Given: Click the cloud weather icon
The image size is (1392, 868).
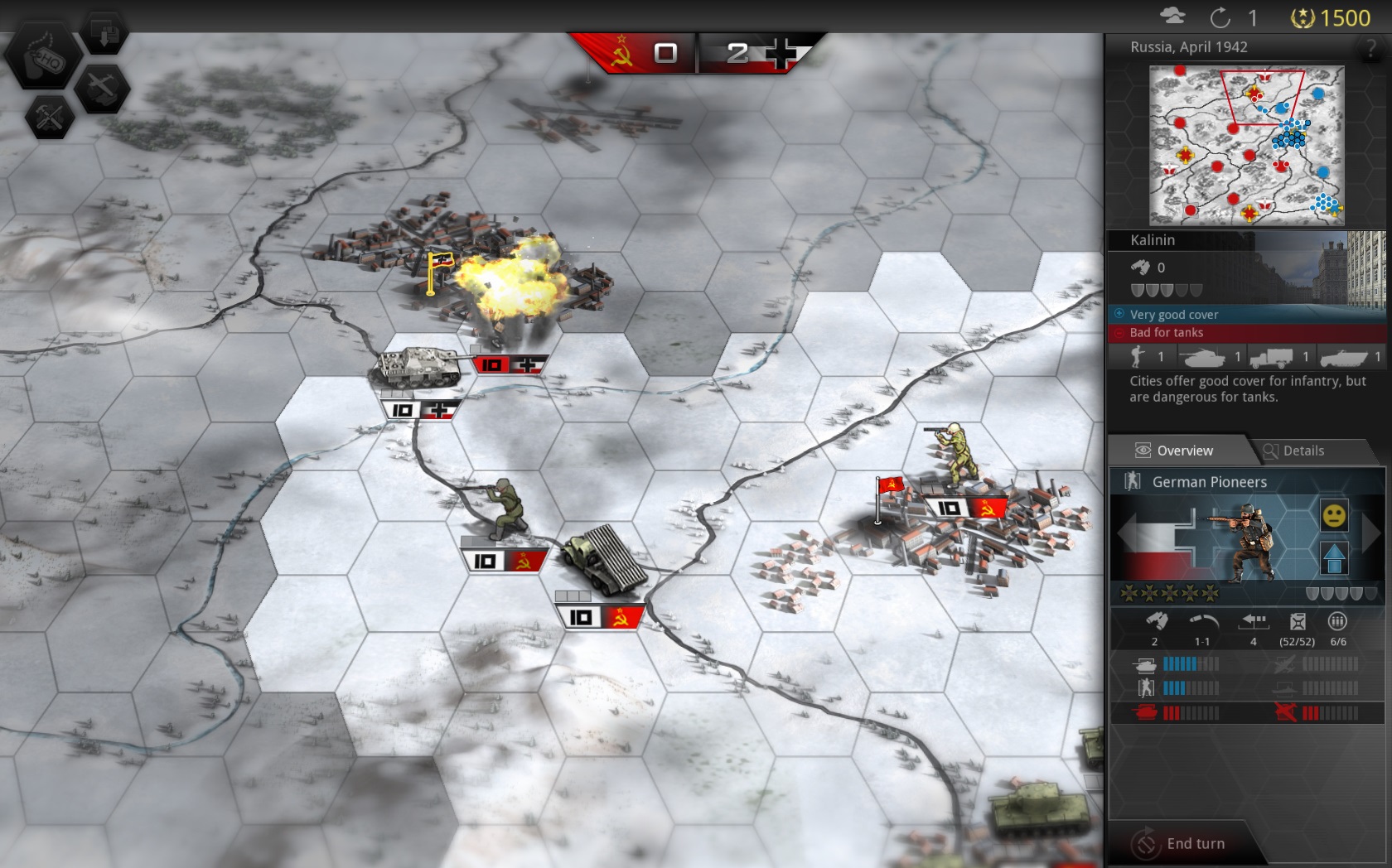Looking at the screenshot, I should click(x=1172, y=17).
